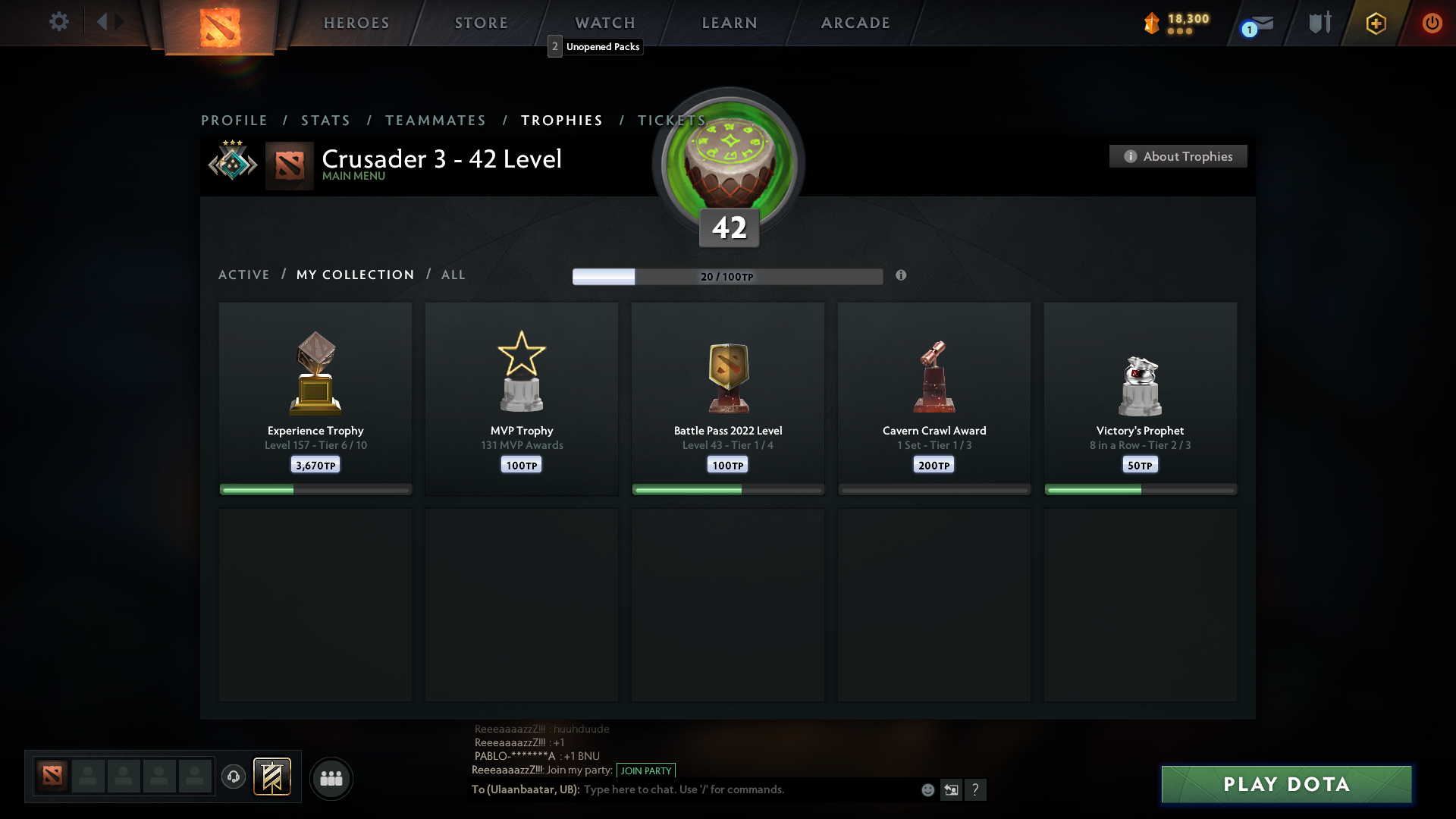Open the settings gear menu
1456x819 pixels.
59,22
